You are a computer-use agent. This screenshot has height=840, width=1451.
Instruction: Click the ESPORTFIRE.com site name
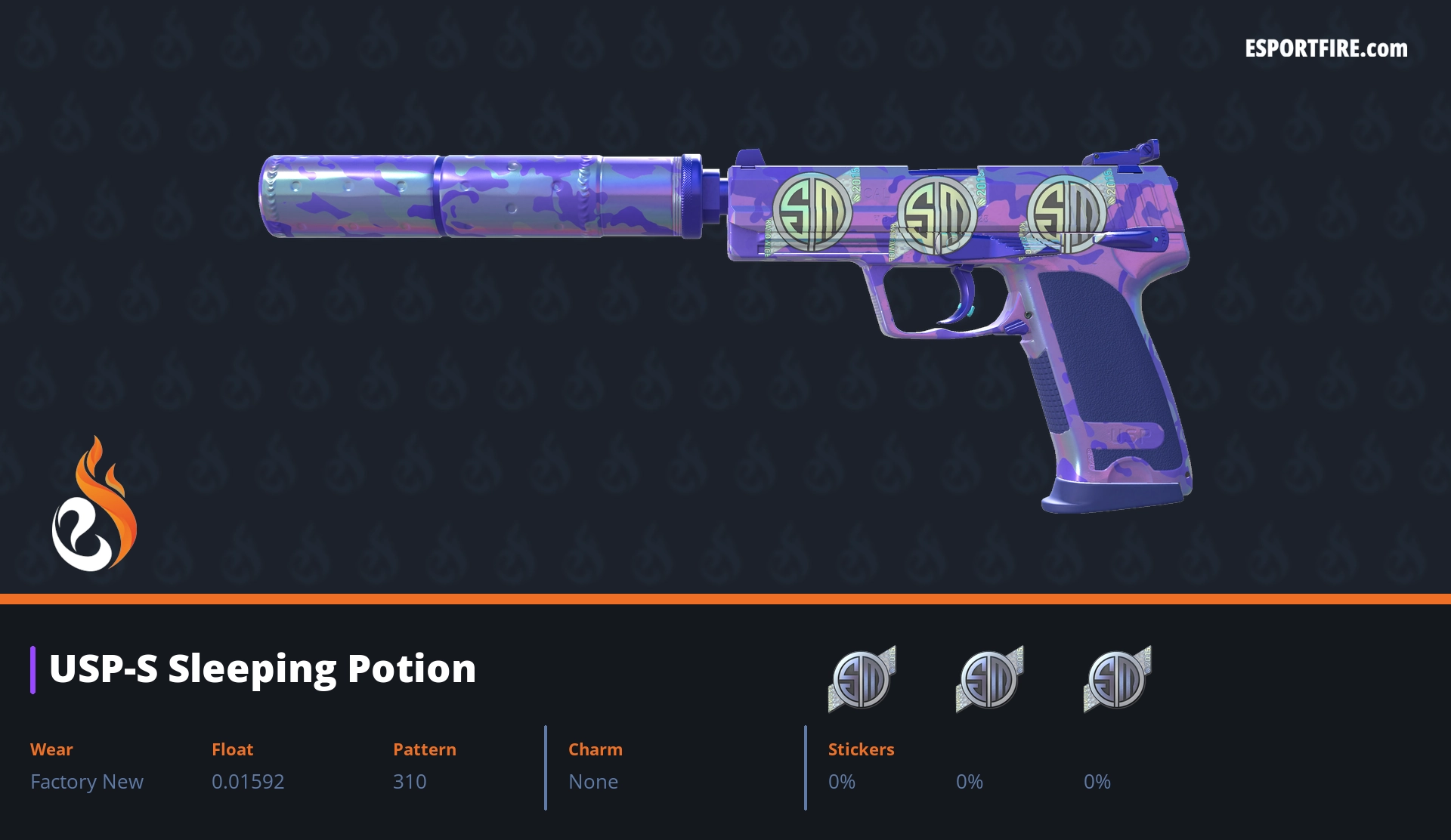[1326, 49]
